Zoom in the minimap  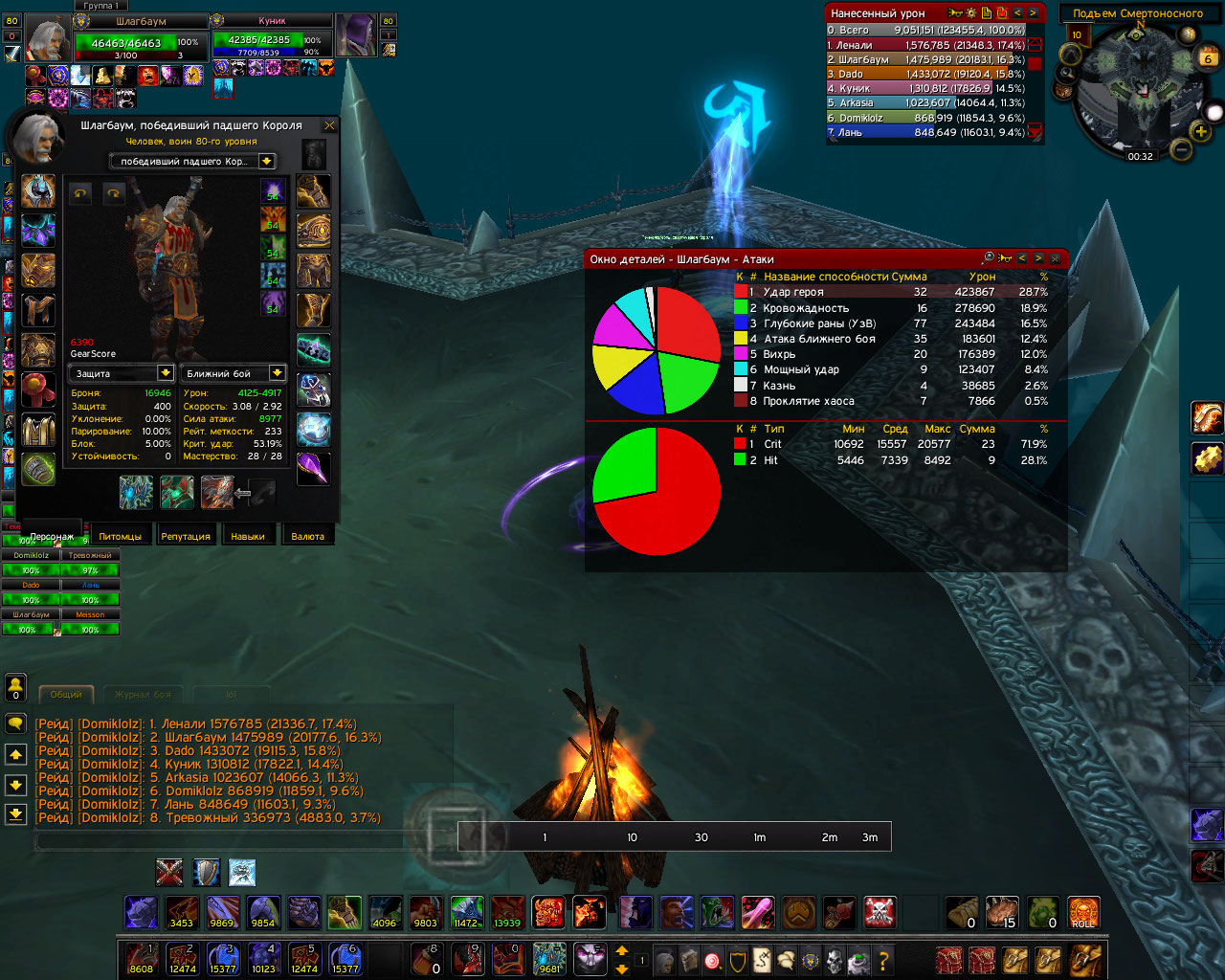pos(1200,131)
